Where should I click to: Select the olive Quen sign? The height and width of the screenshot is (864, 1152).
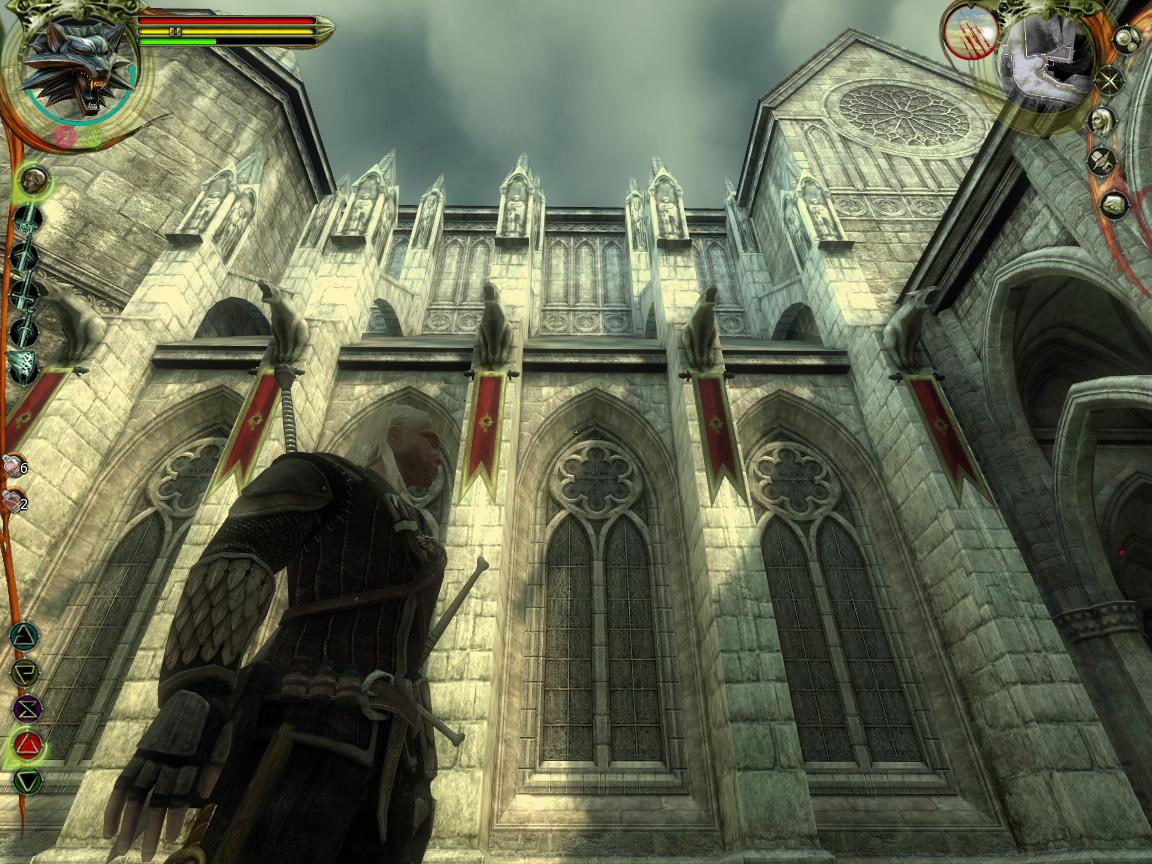(25, 672)
